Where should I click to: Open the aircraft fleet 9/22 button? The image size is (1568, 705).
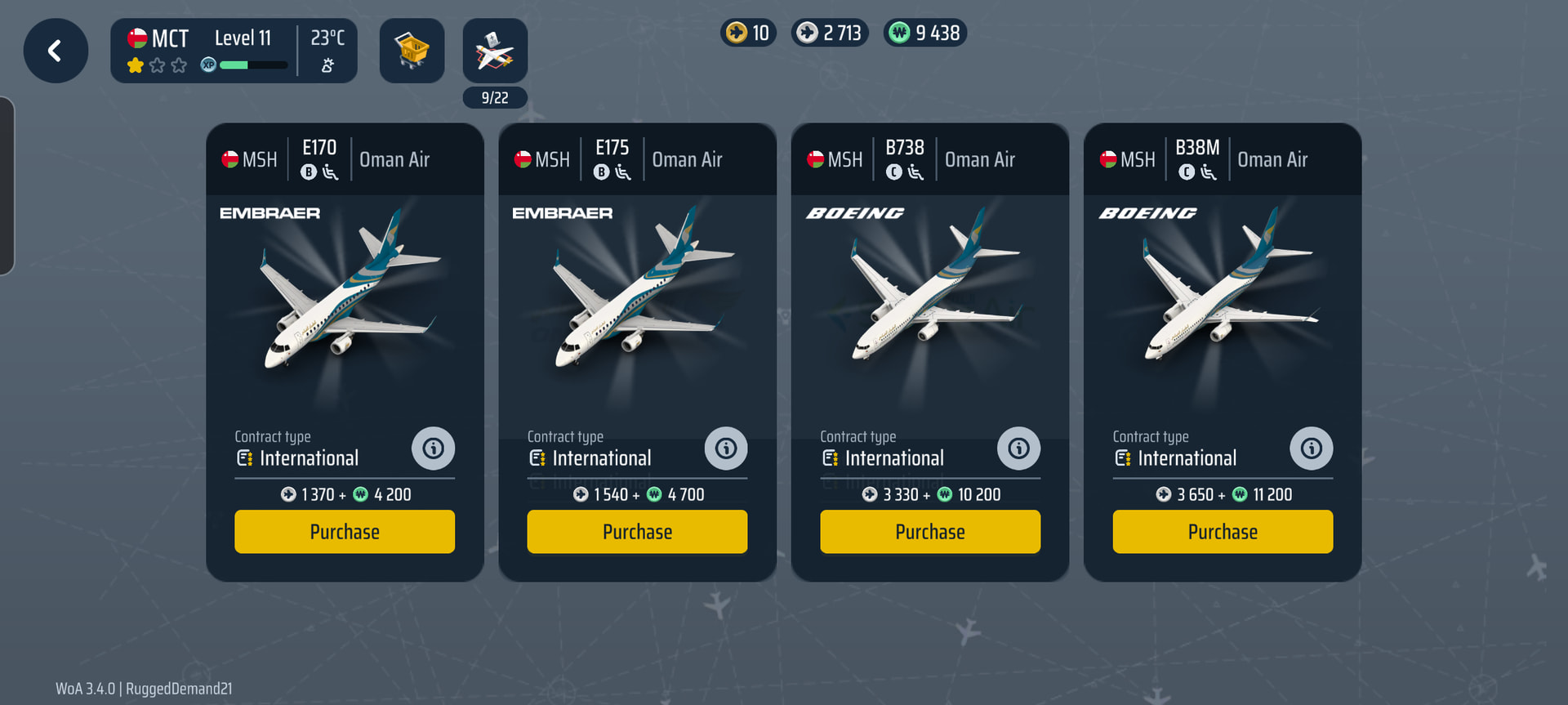(495, 51)
